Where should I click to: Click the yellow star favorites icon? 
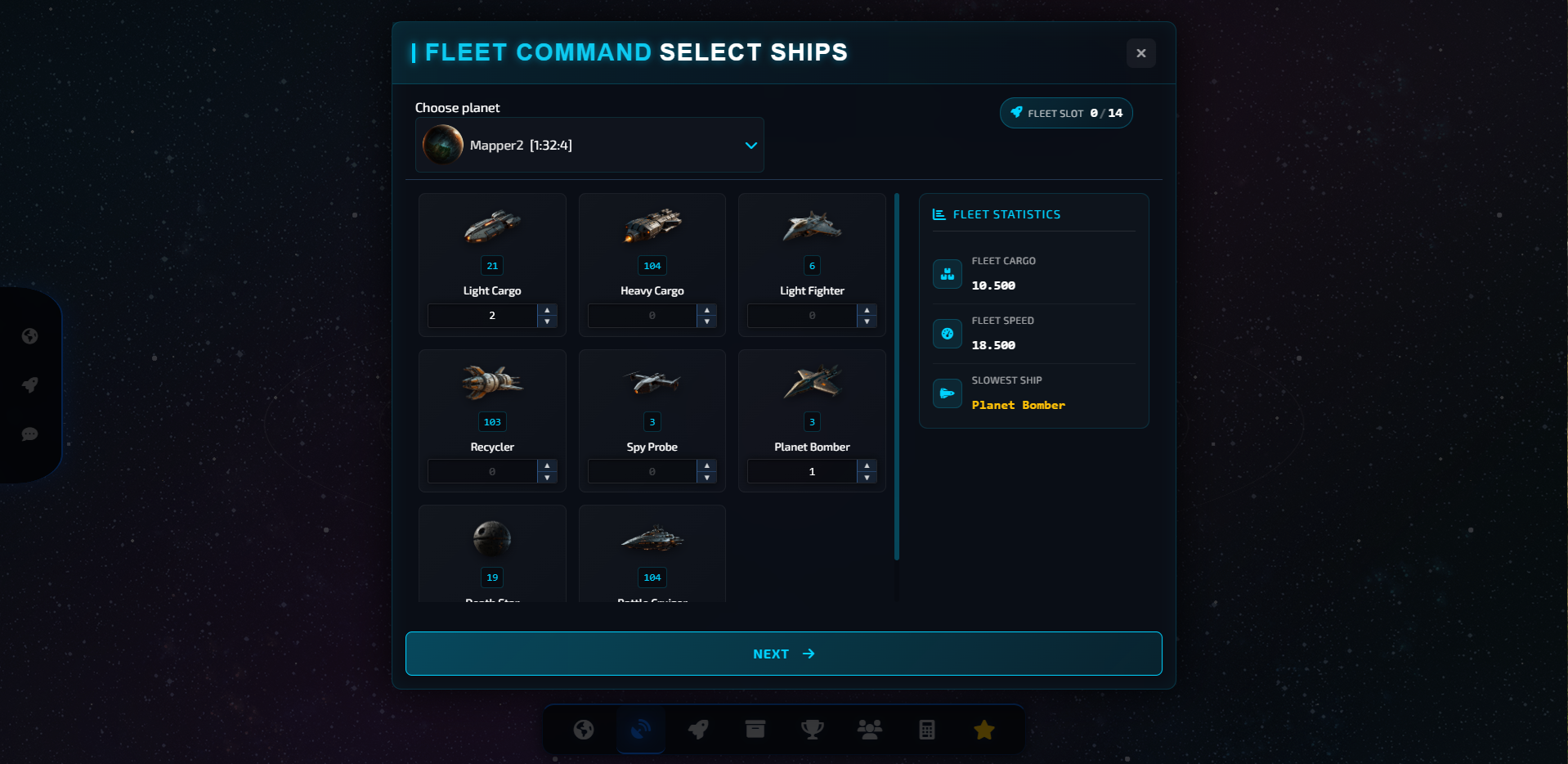tap(983, 729)
